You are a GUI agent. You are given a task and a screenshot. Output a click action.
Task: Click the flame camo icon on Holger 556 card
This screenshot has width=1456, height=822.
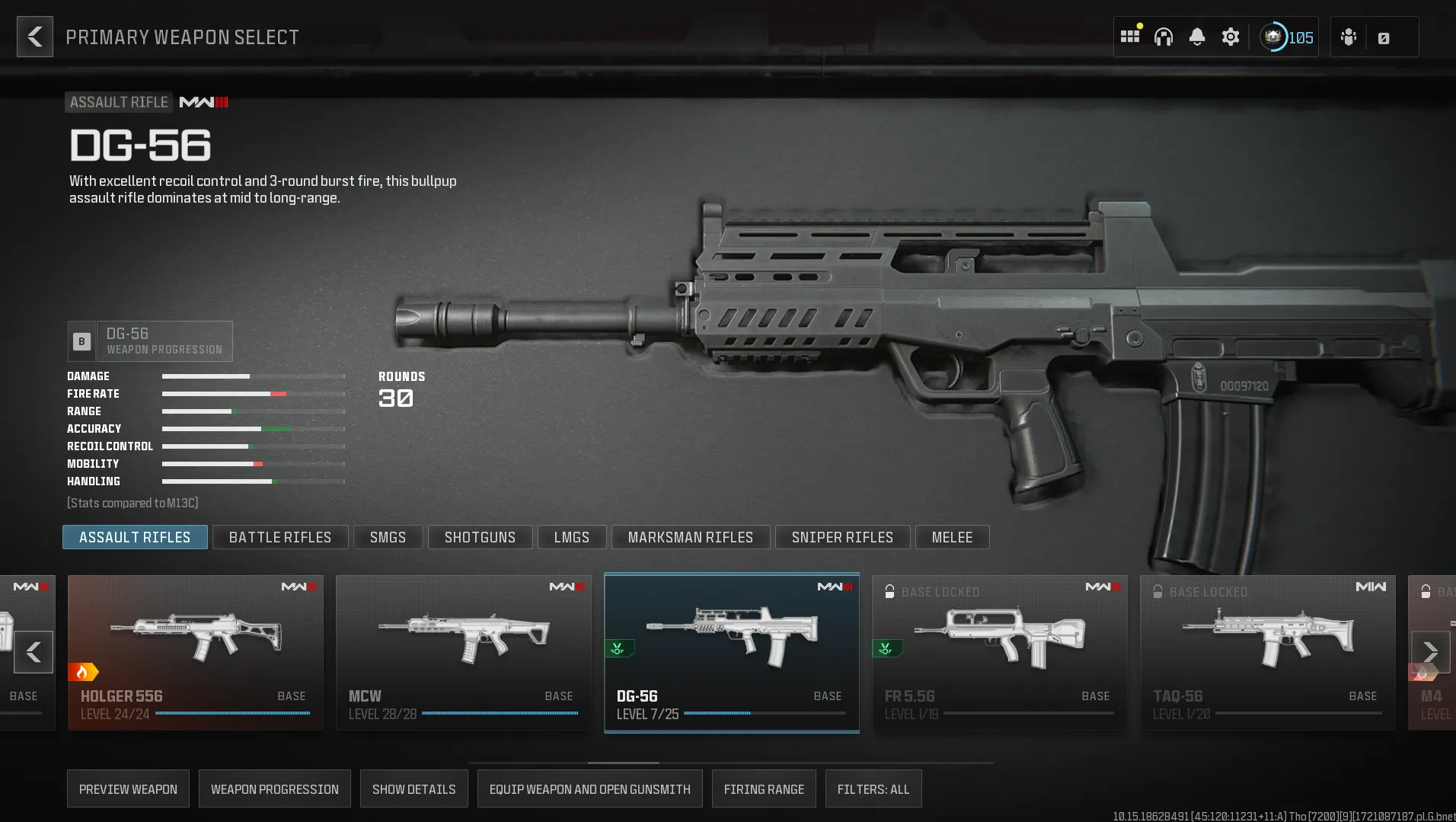tap(84, 672)
